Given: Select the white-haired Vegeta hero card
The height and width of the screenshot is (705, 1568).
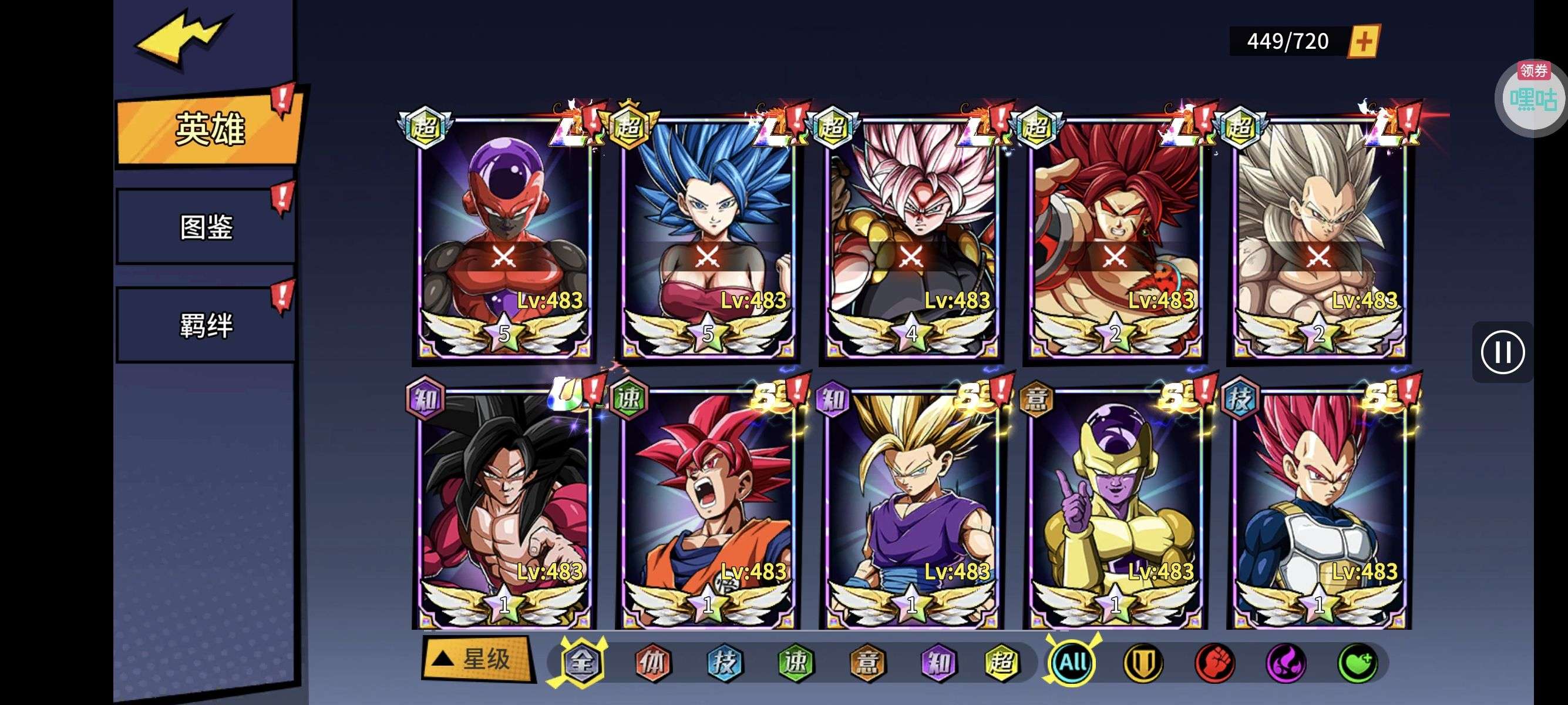Looking at the screenshot, I should point(1318,237).
